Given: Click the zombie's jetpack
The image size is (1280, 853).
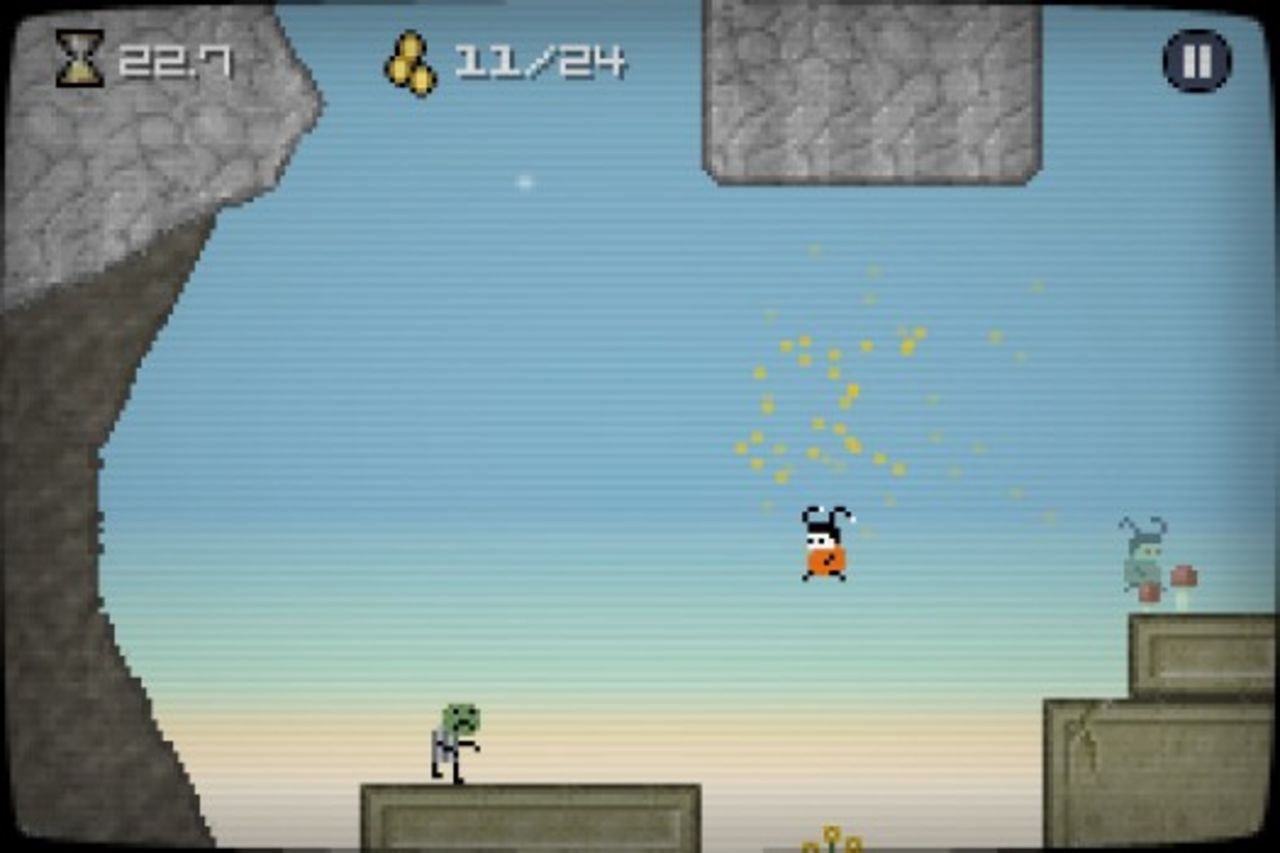Looking at the screenshot, I should tap(437, 745).
